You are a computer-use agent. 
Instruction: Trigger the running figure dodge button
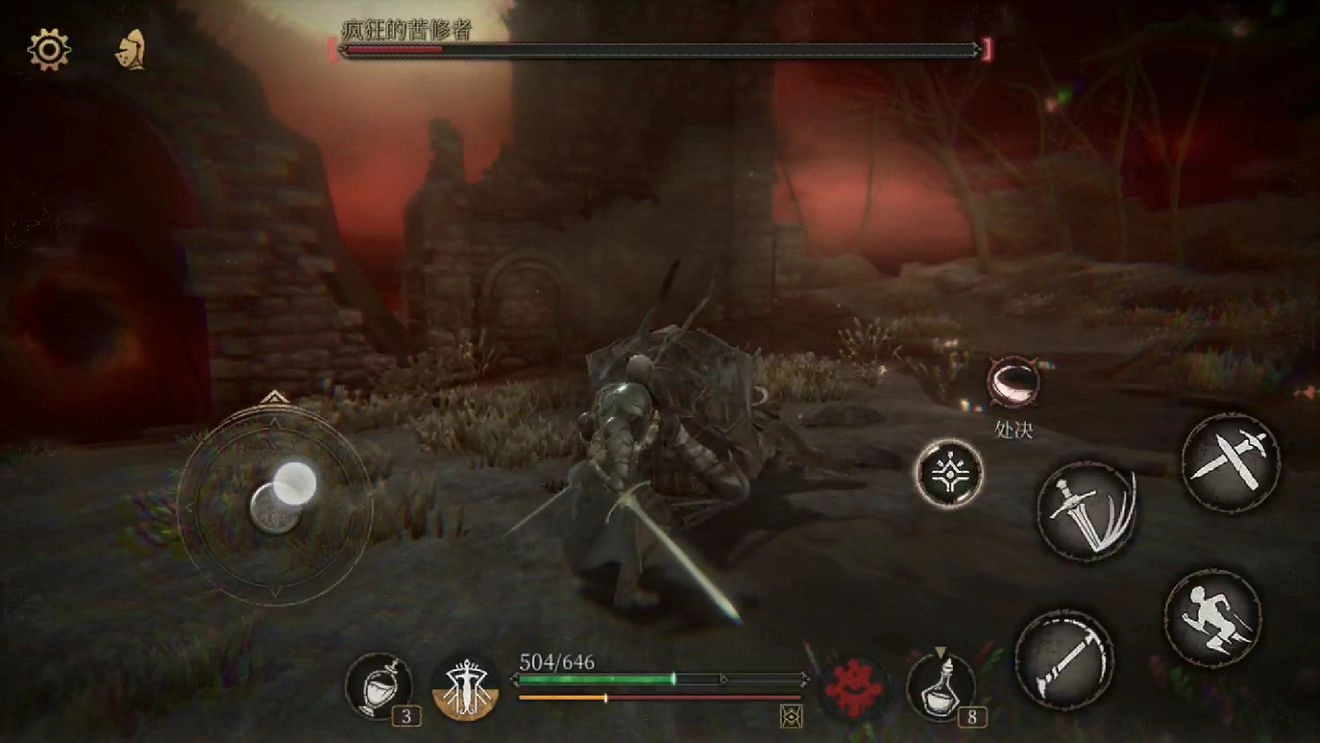coord(1212,618)
